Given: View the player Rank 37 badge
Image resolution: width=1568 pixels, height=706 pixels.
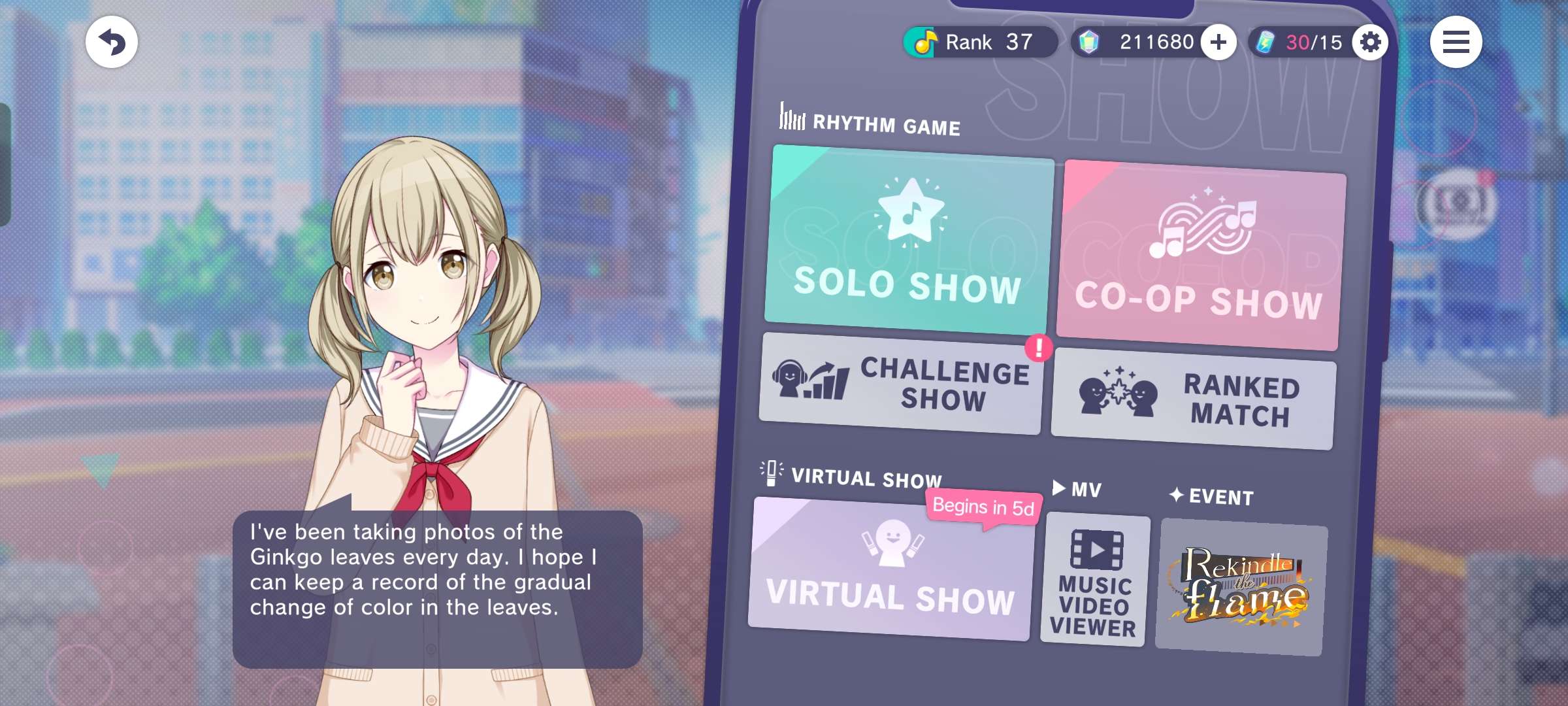Looking at the screenshot, I should click(x=980, y=42).
